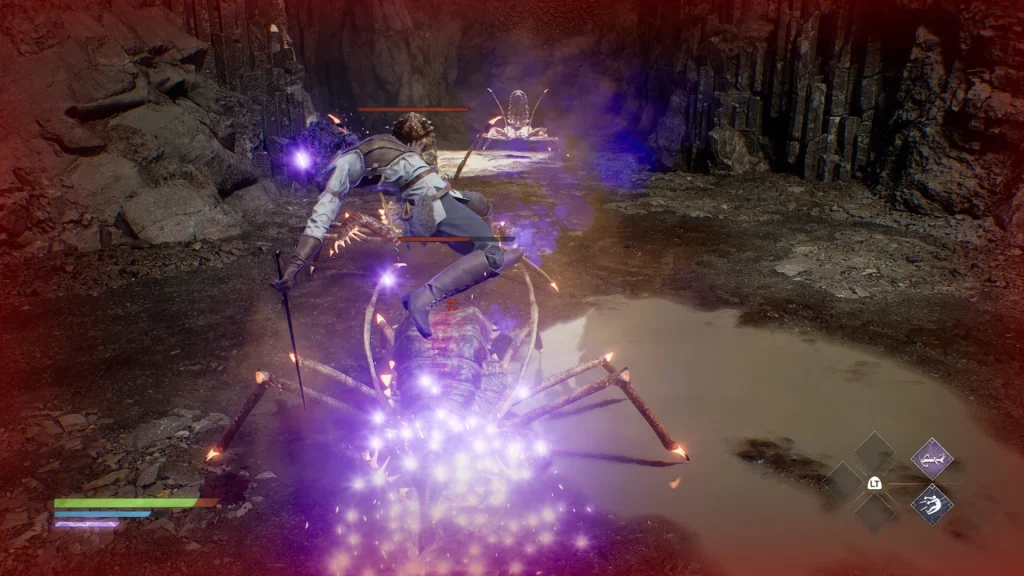Activate the dark blue leaping figure ability
The image size is (1024, 576).
(x=931, y=504)
